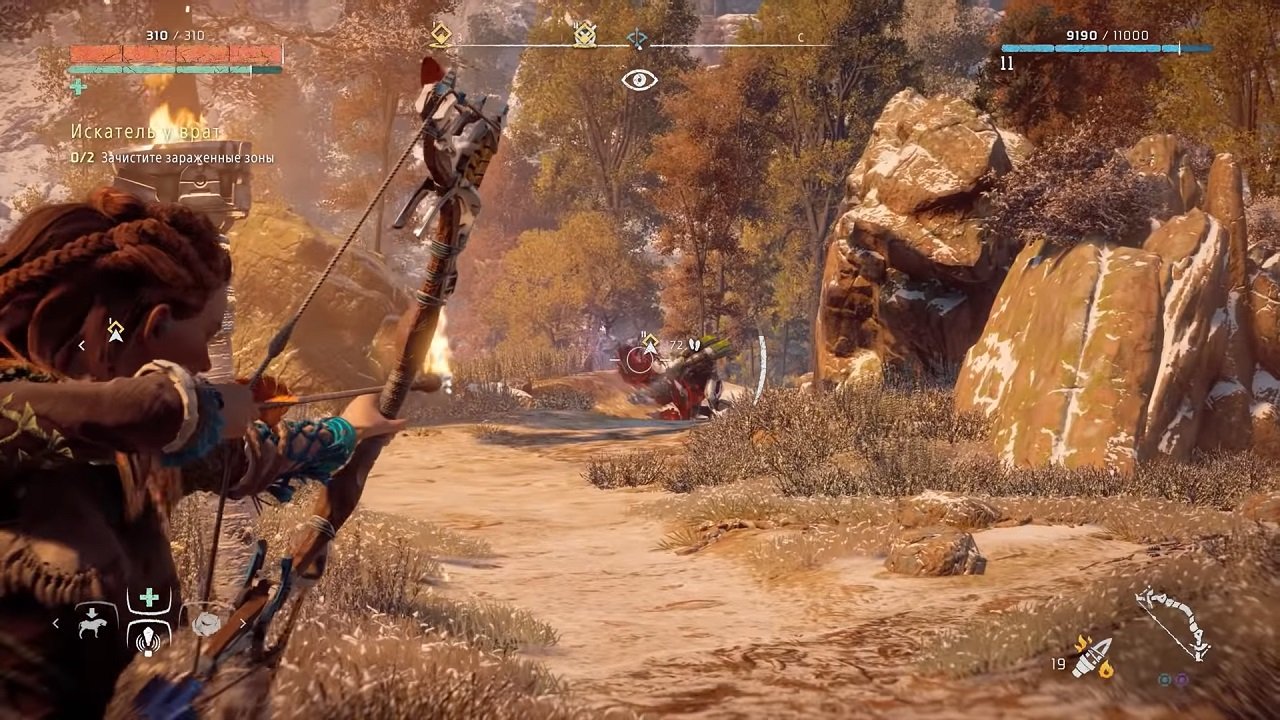Click the yellow quest diamond on the compass
The width and height of the screenshot is (1280, 720).
tap(440, 33)
